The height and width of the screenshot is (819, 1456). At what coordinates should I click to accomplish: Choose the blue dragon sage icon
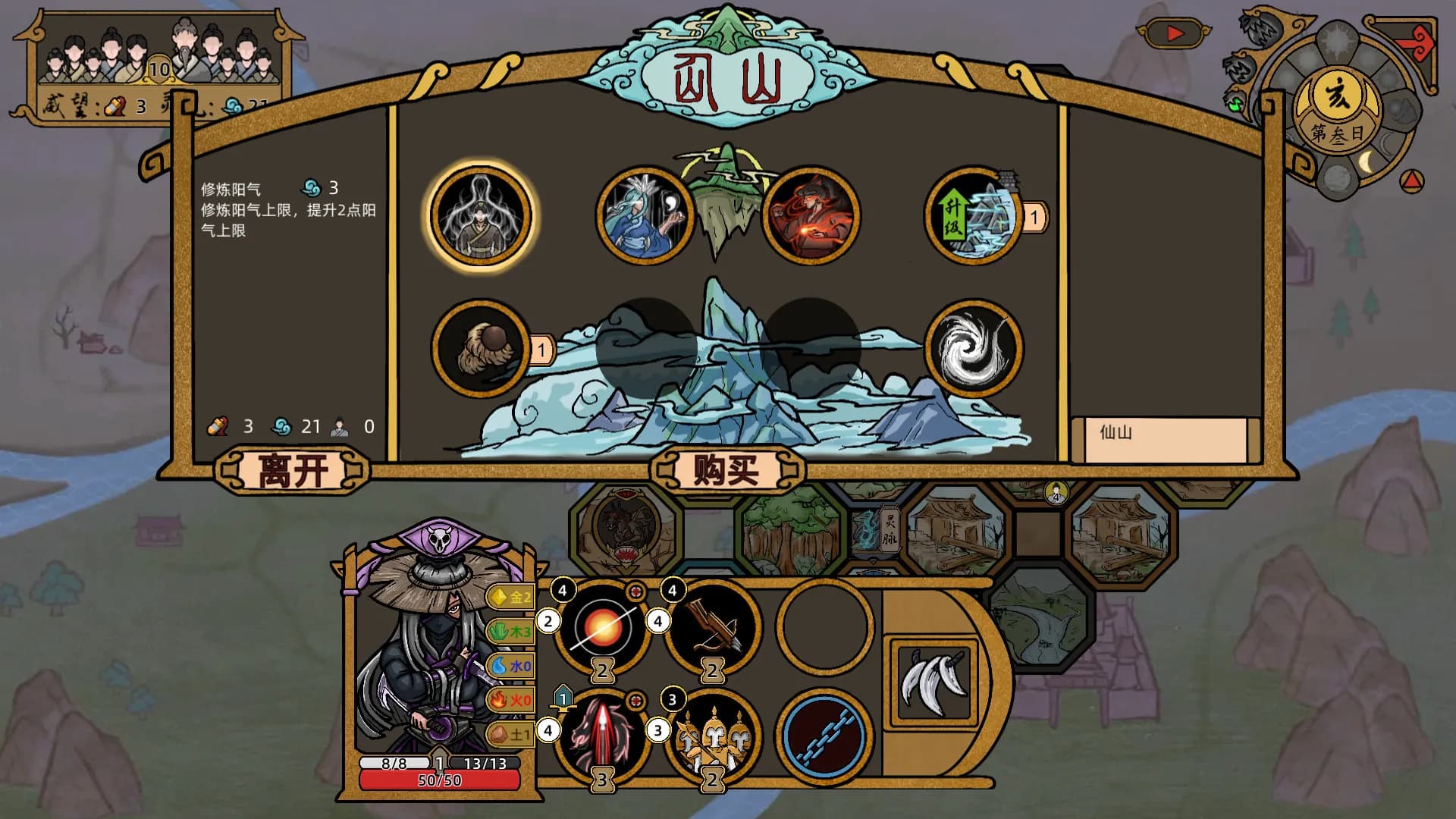(x=645, y=216)
